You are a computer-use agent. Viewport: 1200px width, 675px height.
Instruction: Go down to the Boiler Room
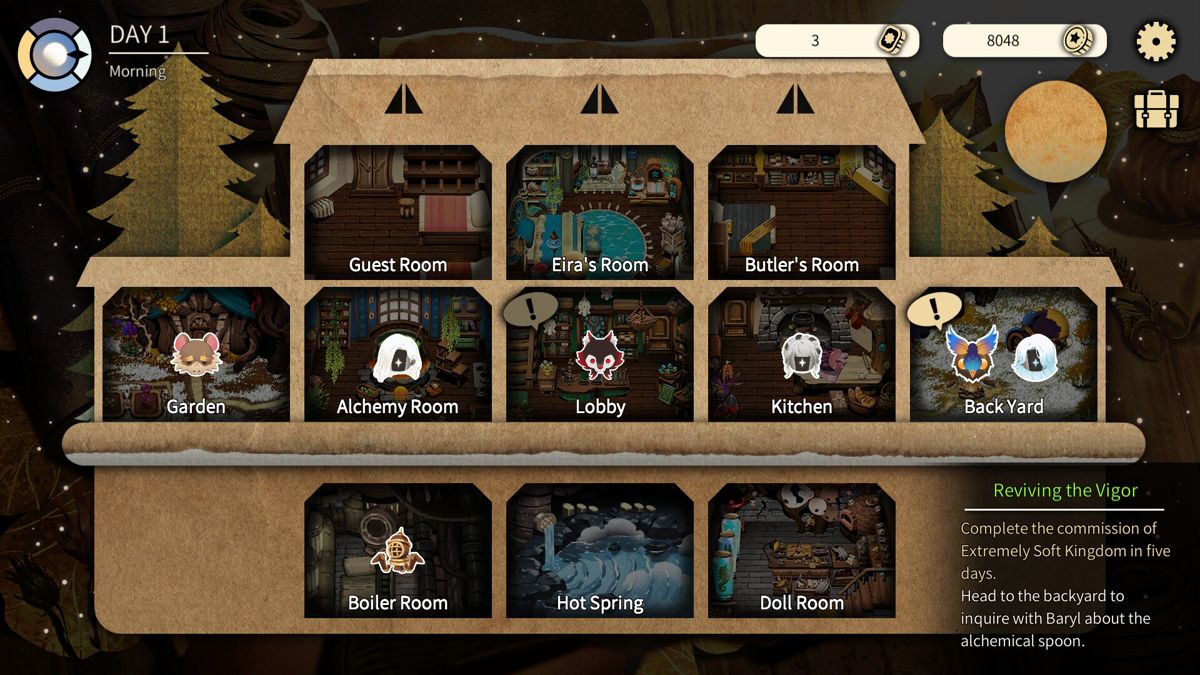tap(398, 551)
